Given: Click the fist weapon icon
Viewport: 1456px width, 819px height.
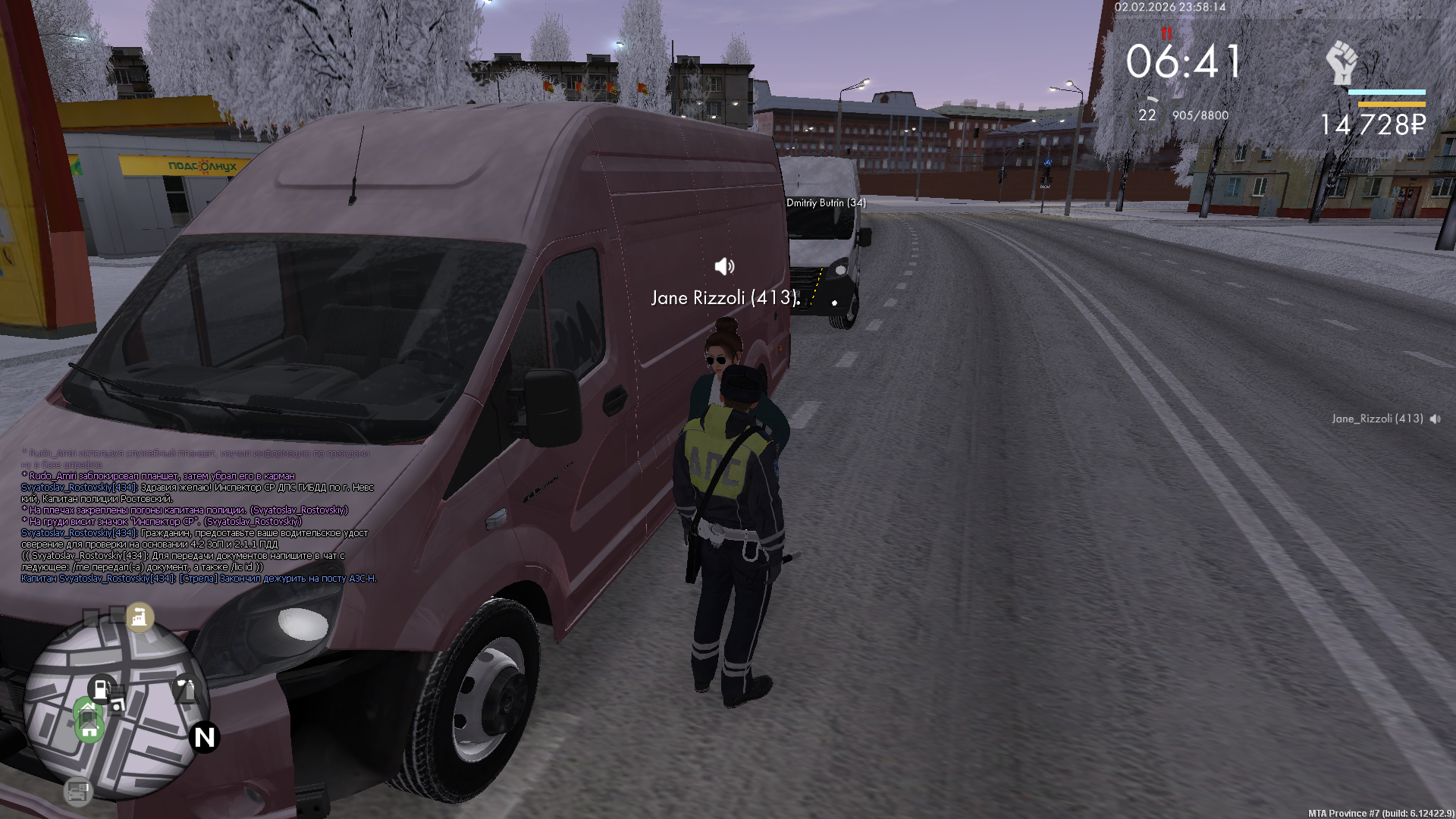Looking at the screenshot, I should [1341, 63].
